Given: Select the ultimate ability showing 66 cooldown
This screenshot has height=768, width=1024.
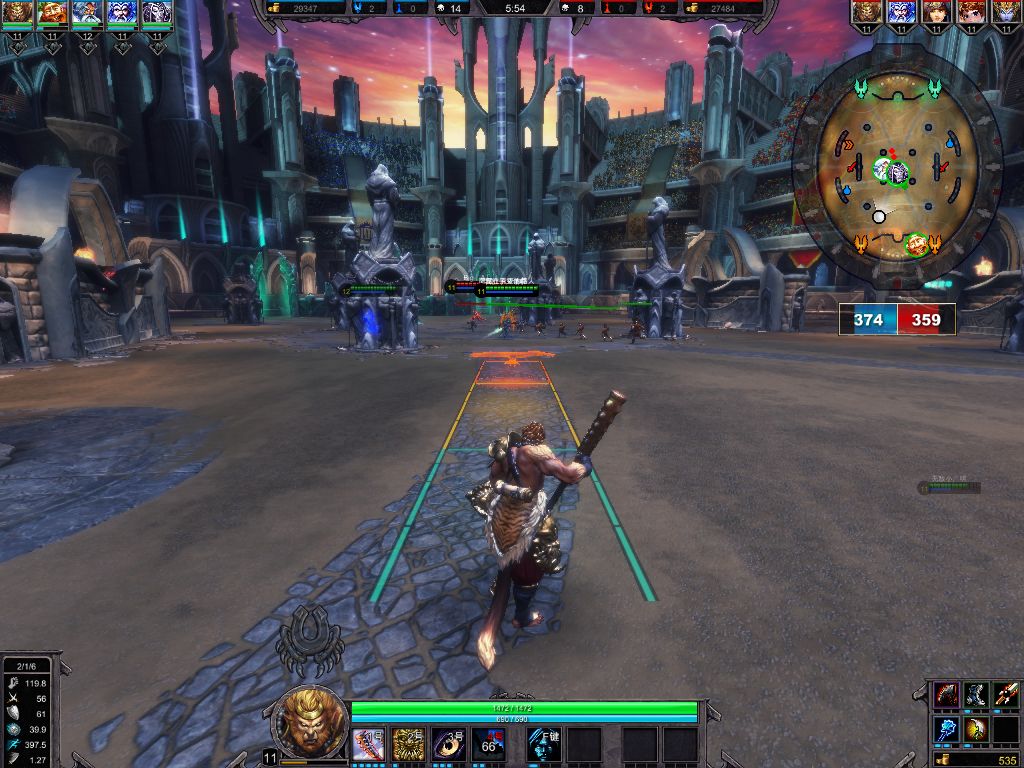Looking at the screenshot, I should (x=488, y=745).
